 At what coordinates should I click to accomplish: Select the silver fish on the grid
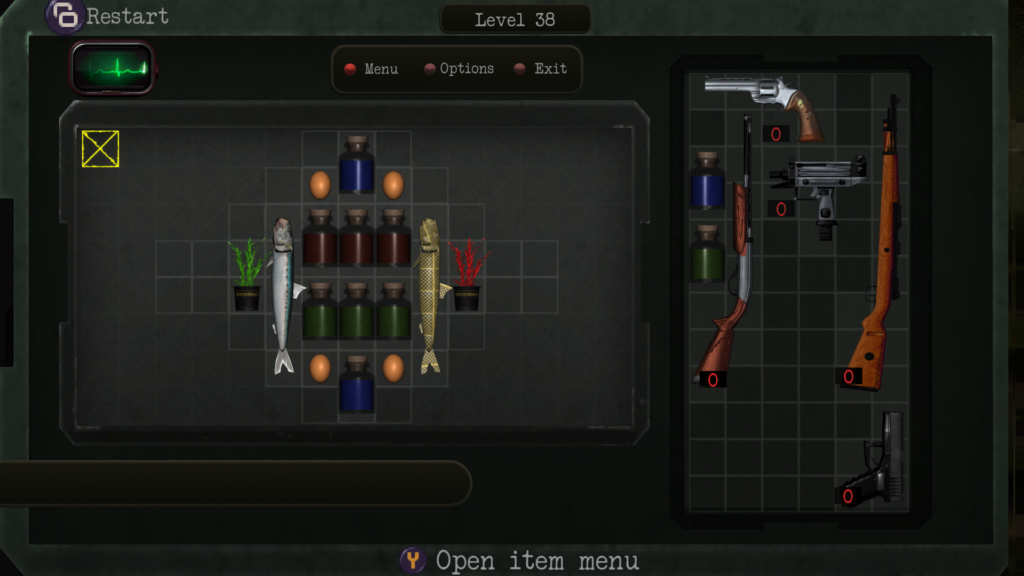click(x=283, y=296)
